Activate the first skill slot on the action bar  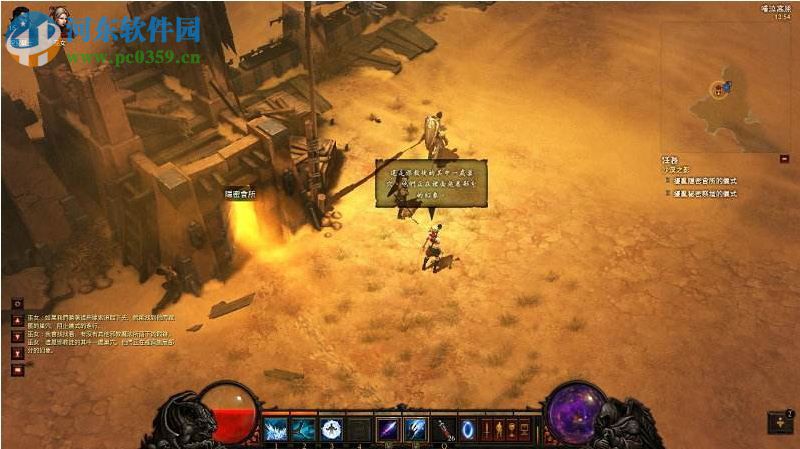tap(275, 430)
